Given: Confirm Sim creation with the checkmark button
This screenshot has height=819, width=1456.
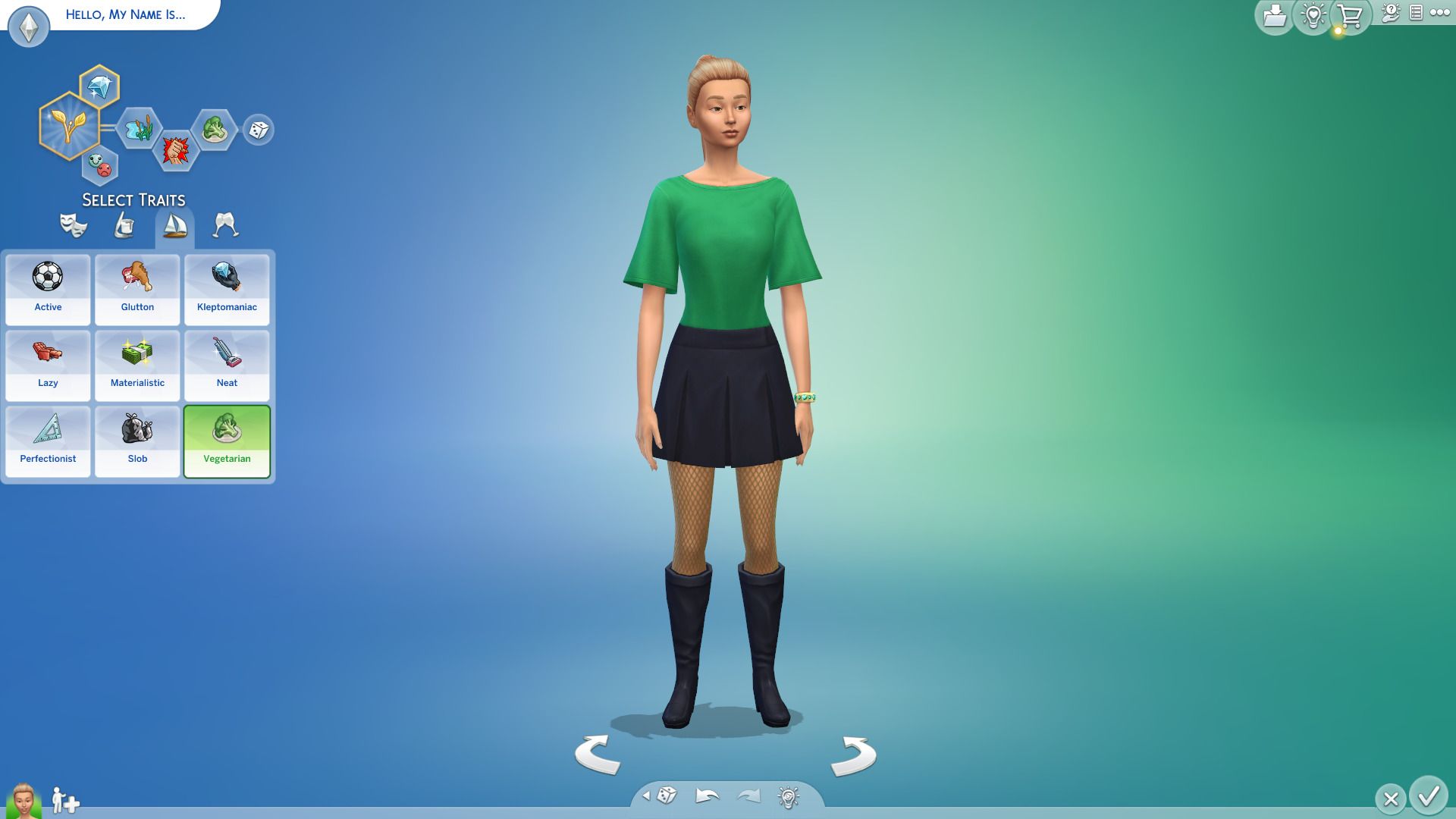Looking at the screenshot, I should [x=1429, y=797].
